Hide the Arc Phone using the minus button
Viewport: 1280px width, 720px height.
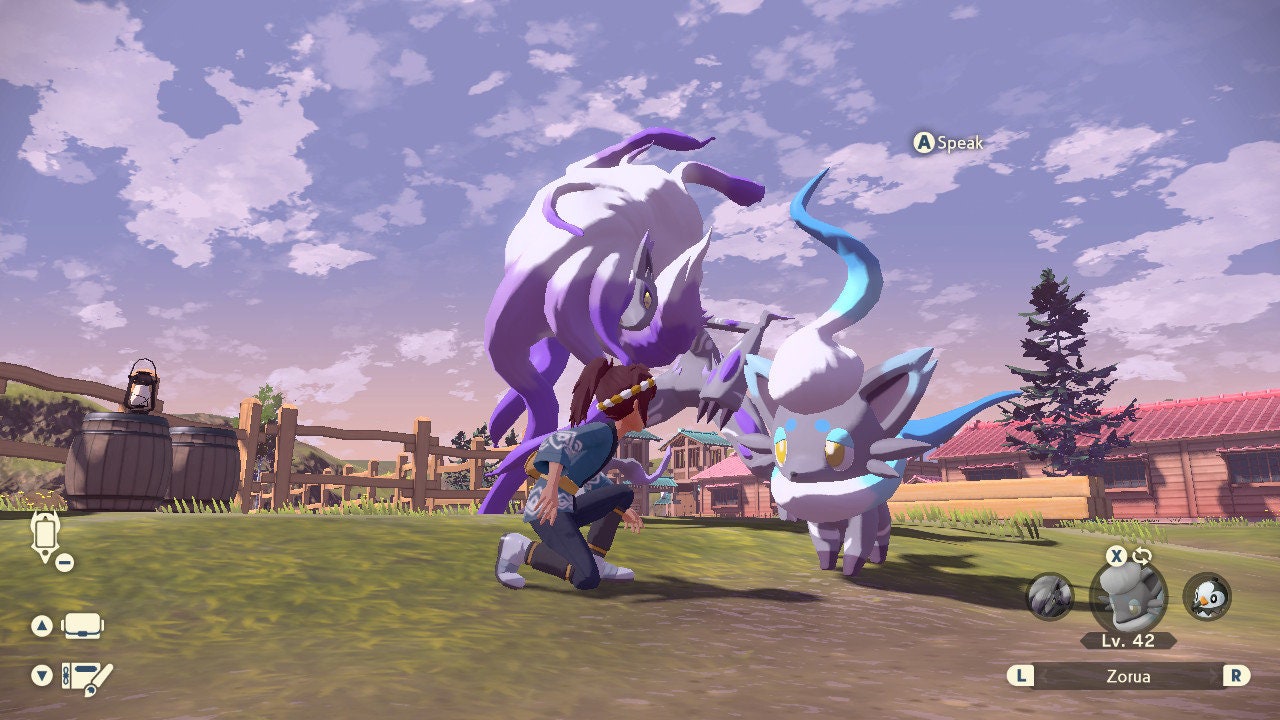point(63,563)
